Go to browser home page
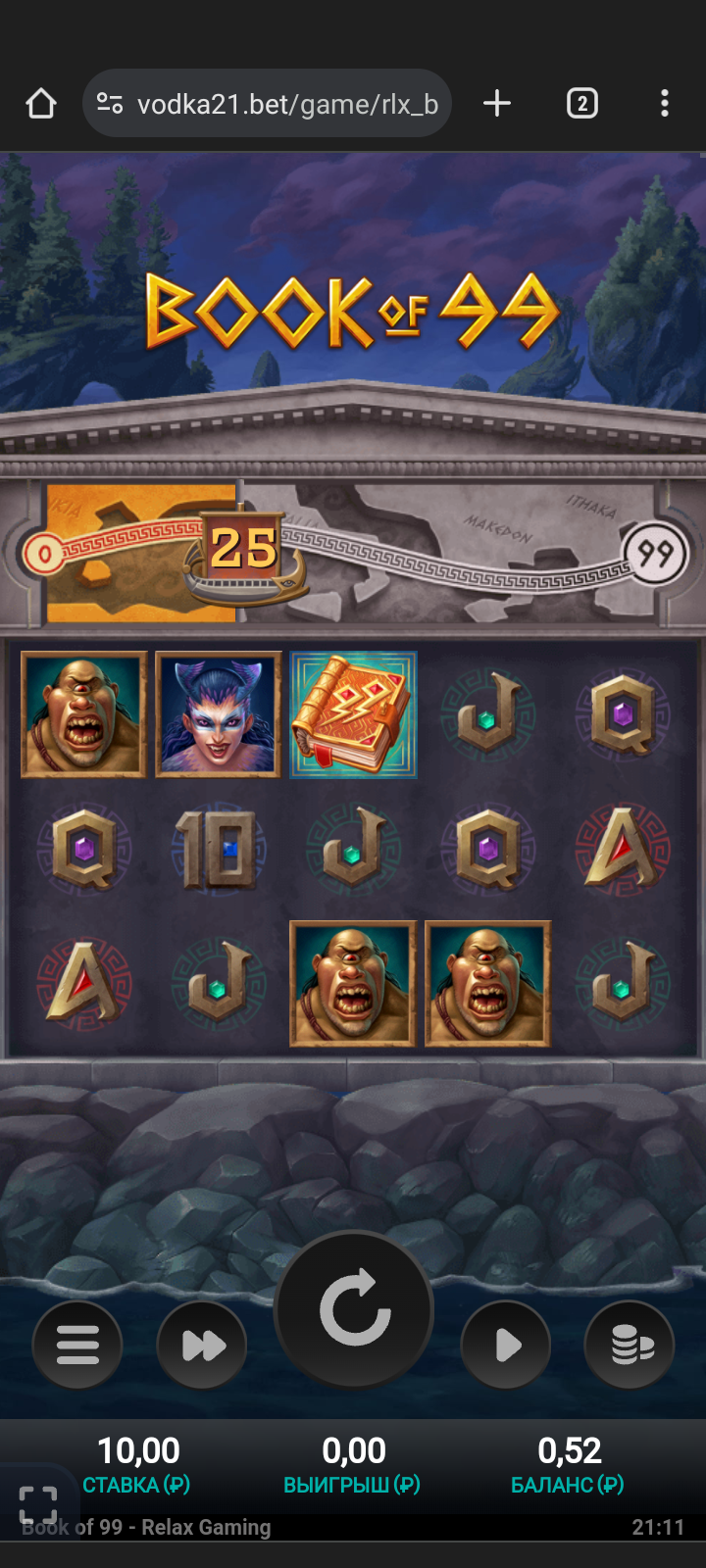 pyautogui.click(x=41, y=104)
